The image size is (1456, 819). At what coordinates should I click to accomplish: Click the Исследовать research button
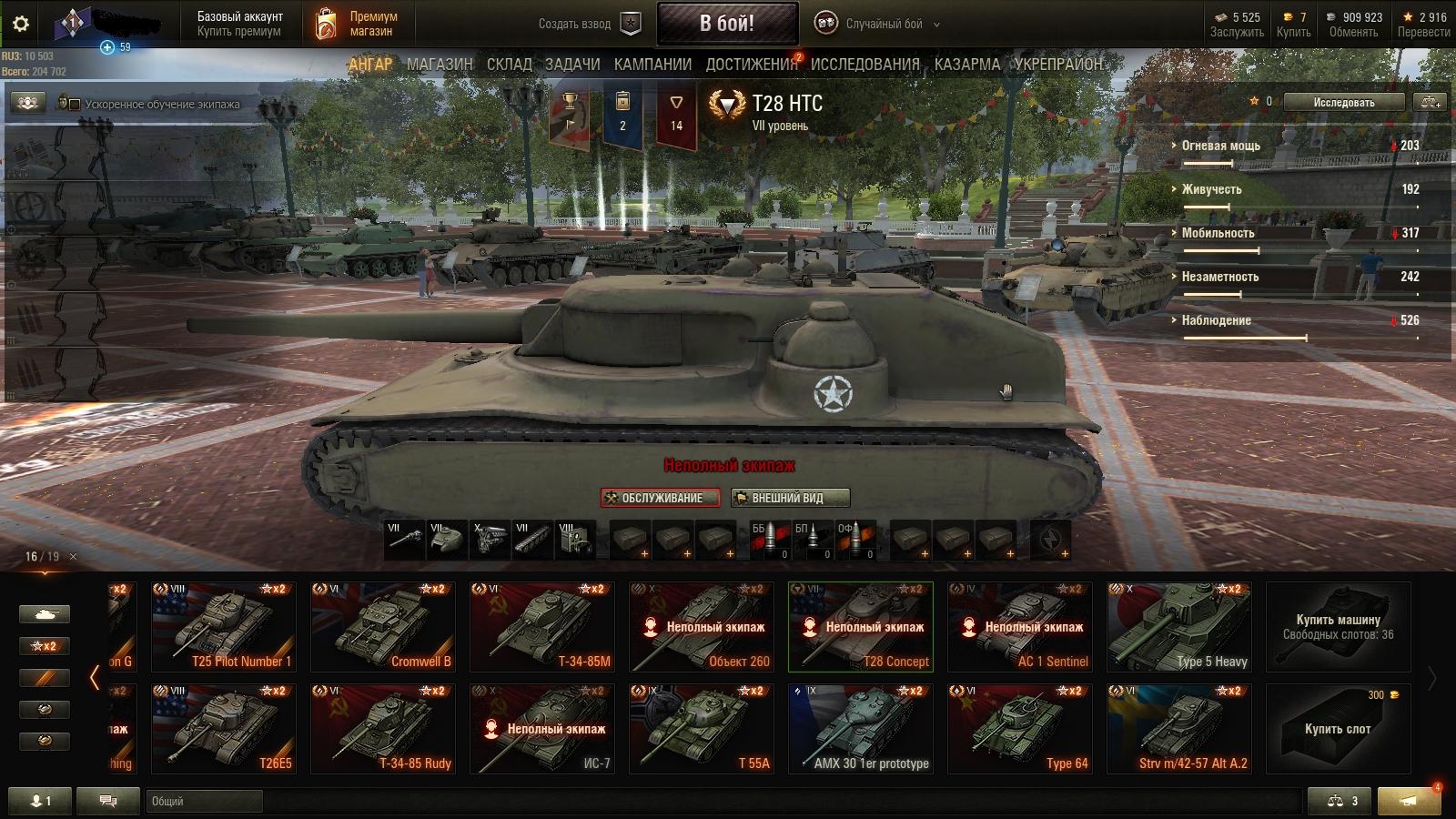click(1343, 103)
